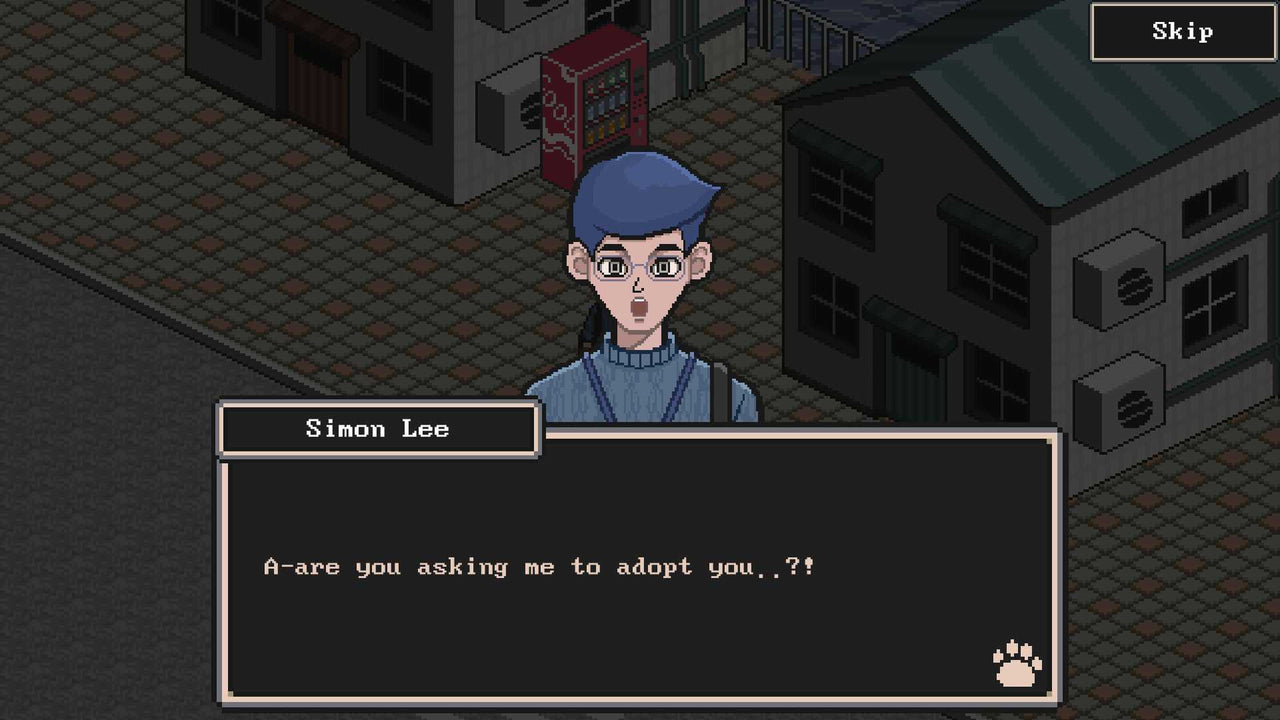Viewport: 1280px width, 720px height.
Task: Click the dialogue text to advance
Action: 545,566
